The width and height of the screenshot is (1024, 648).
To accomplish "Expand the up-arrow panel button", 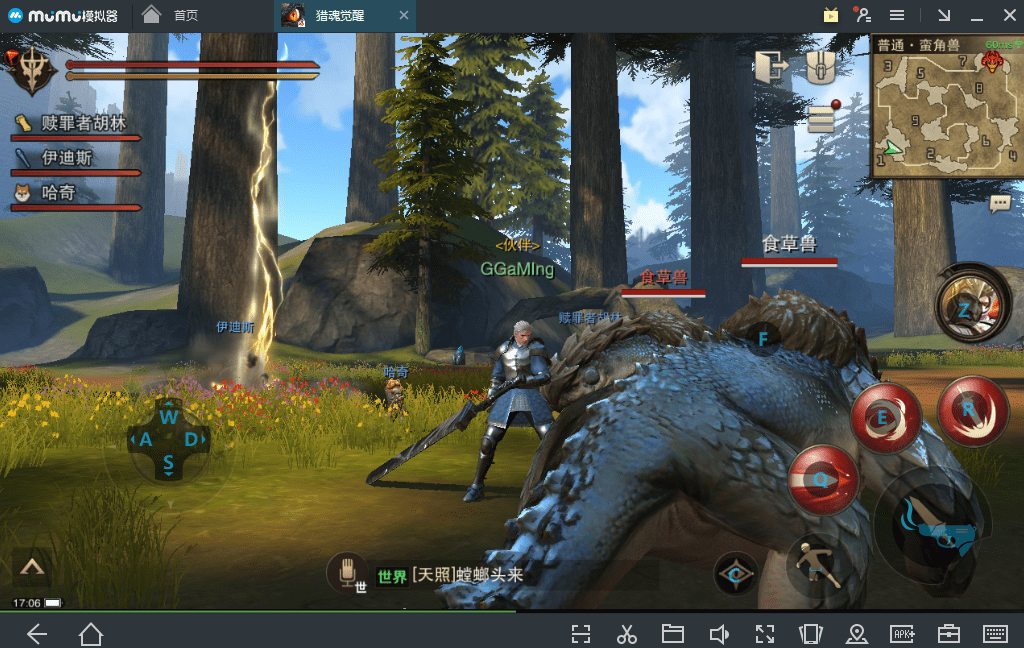I will point(32,567).
